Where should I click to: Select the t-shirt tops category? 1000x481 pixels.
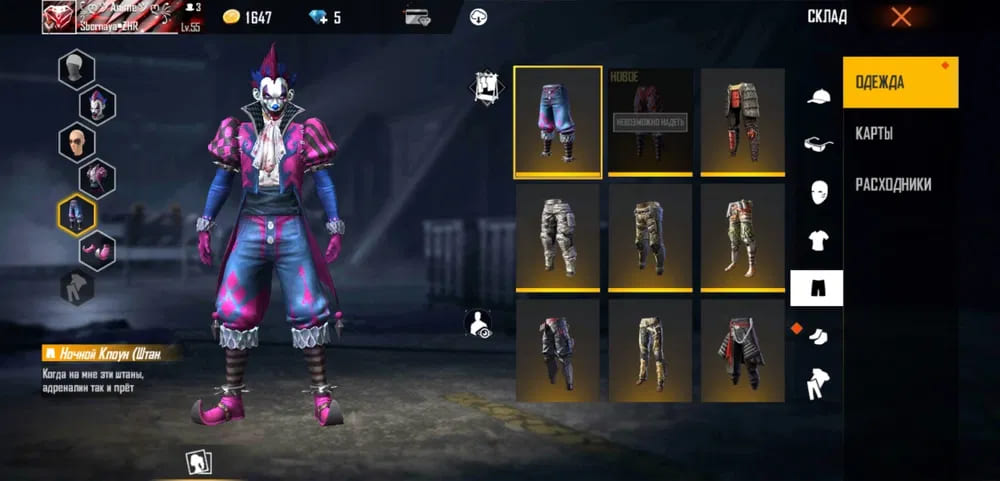[x=817, y=240]
